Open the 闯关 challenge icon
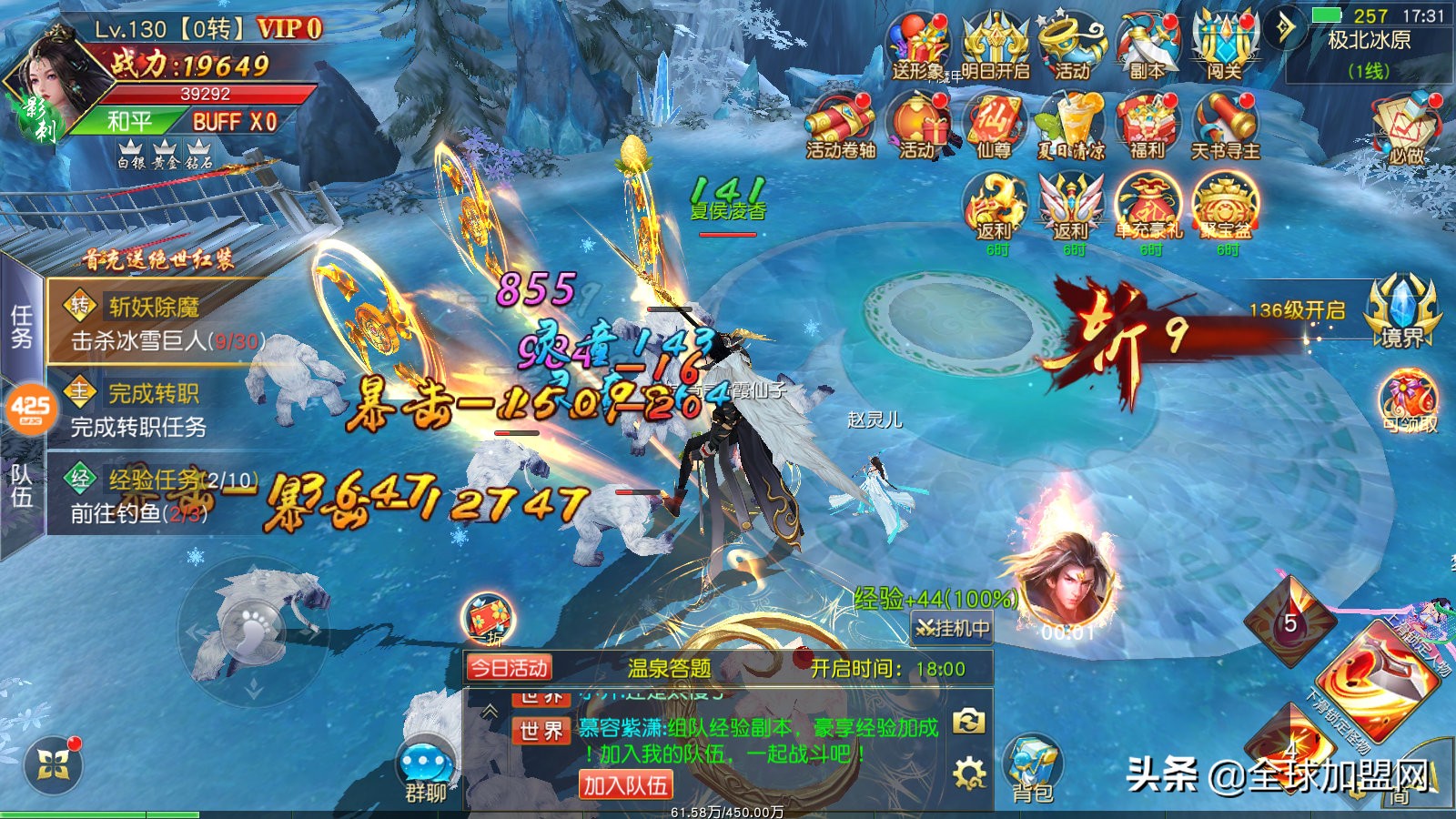This screenshot has height=819, width=1456. (1224, 47)
